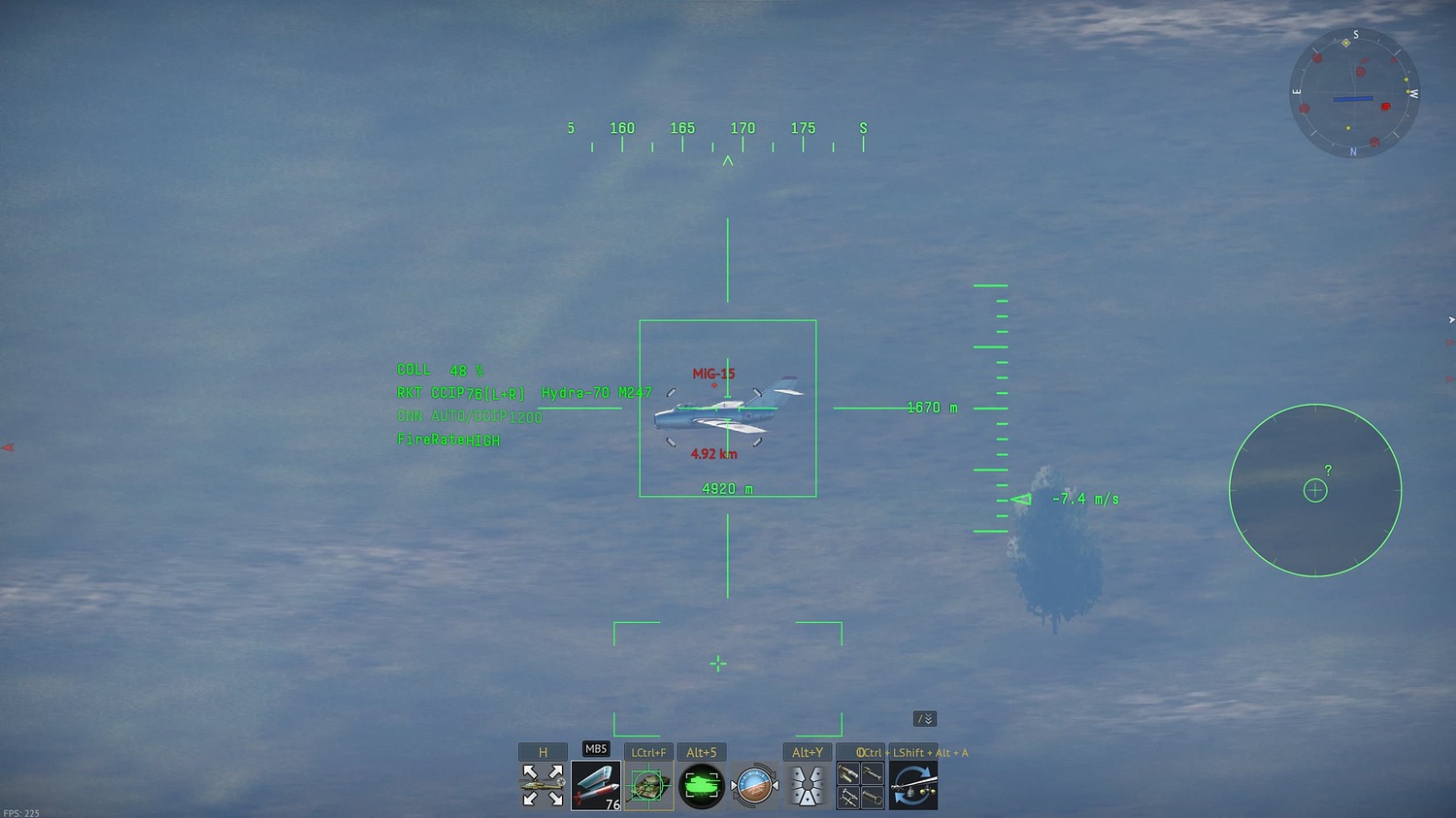Activate the thermal vision tank icon
The image size is (1456, 818).
click(x=702, y=784)
